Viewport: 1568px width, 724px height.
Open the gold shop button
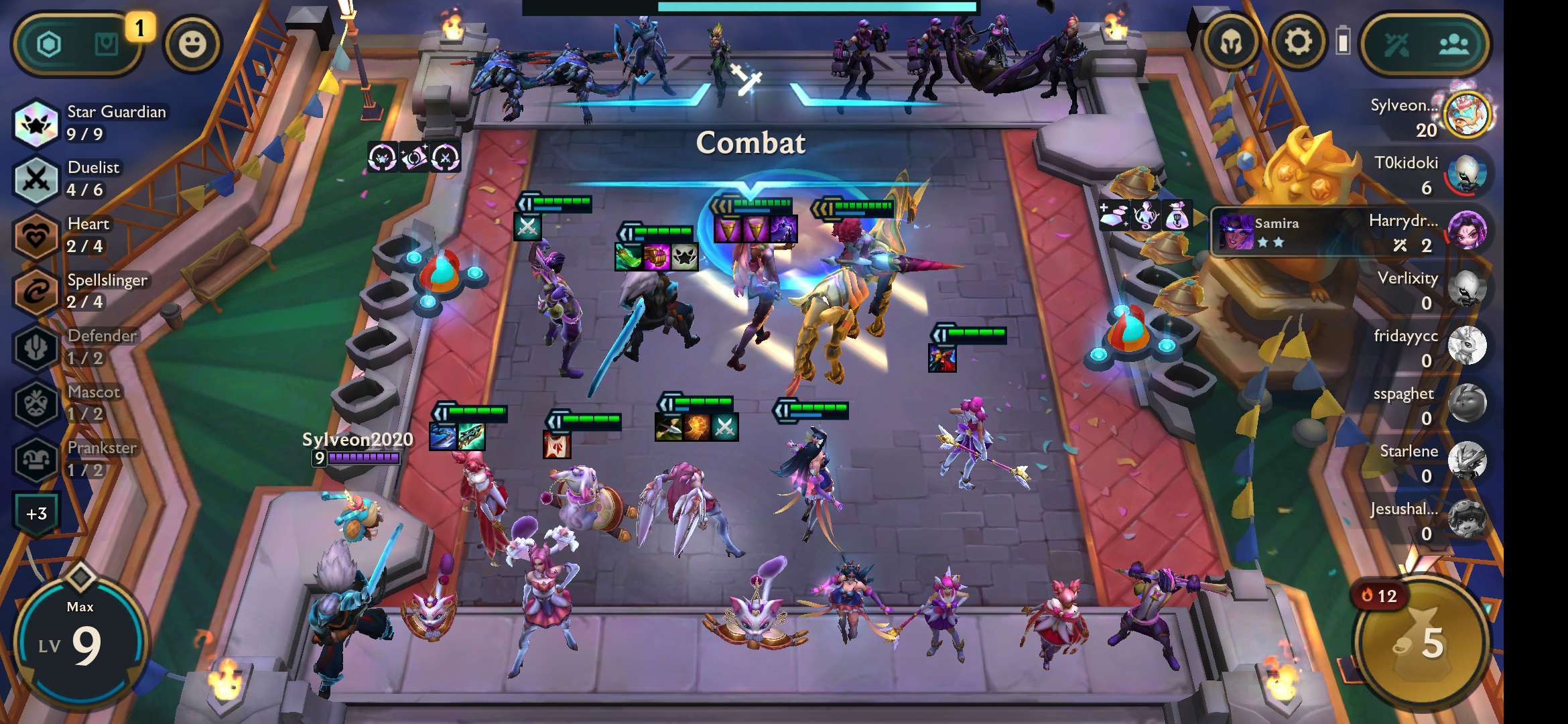point(1422,644)
